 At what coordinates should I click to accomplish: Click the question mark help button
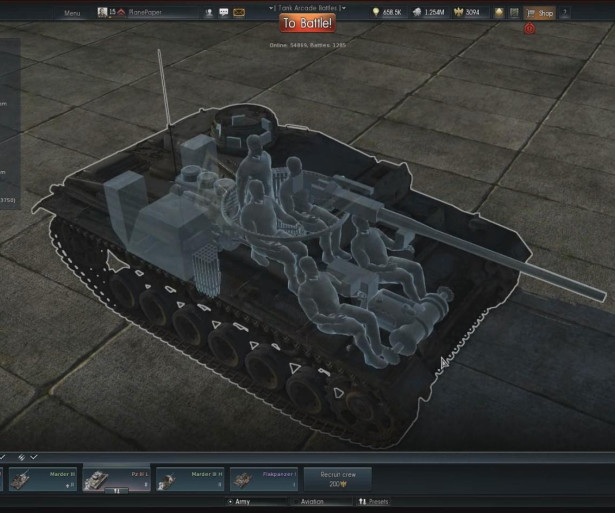tap(566, 14)
